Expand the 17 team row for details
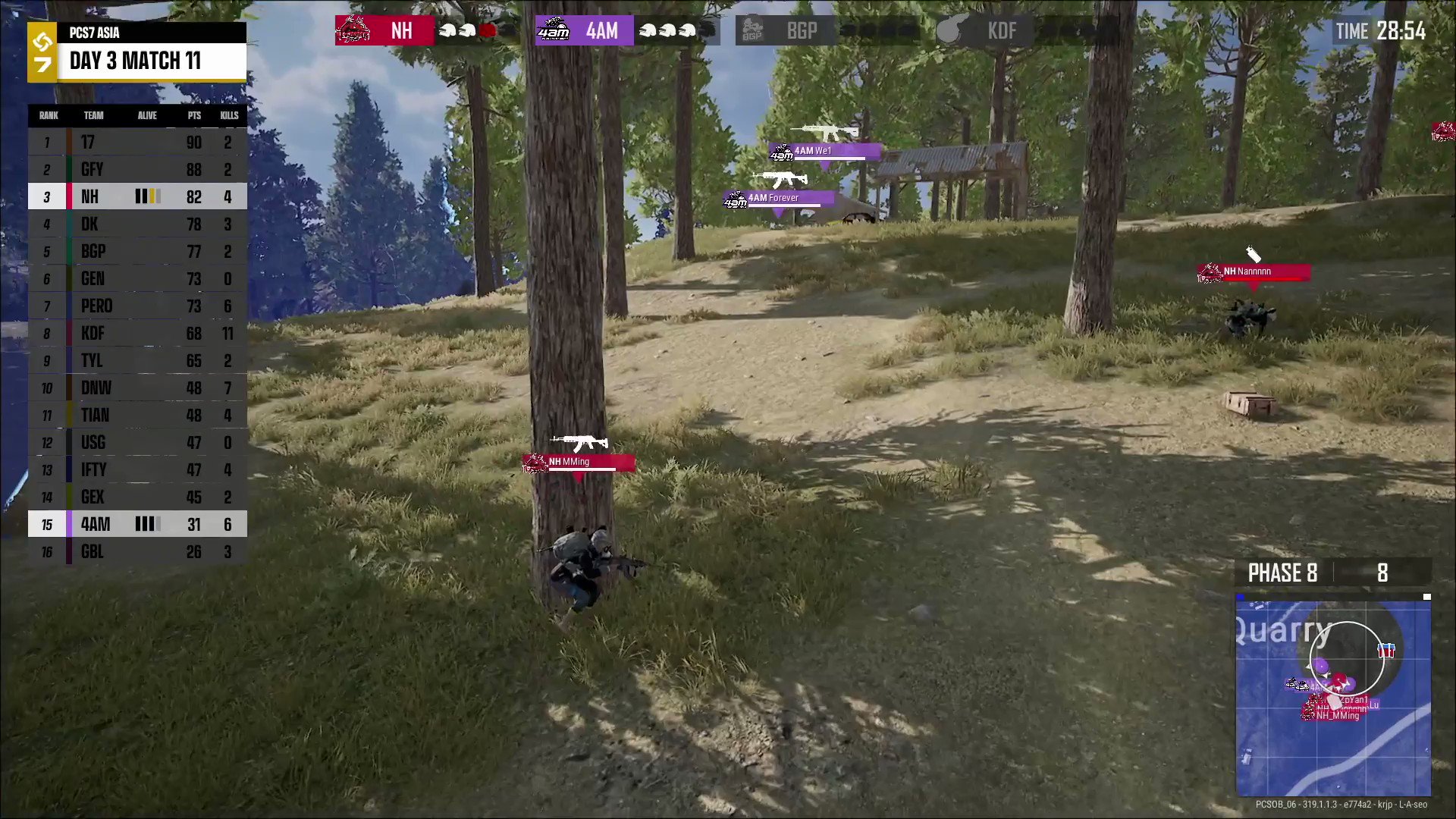Image resolution: width=1456 pixels, height=819 pixels. (136, 142)
